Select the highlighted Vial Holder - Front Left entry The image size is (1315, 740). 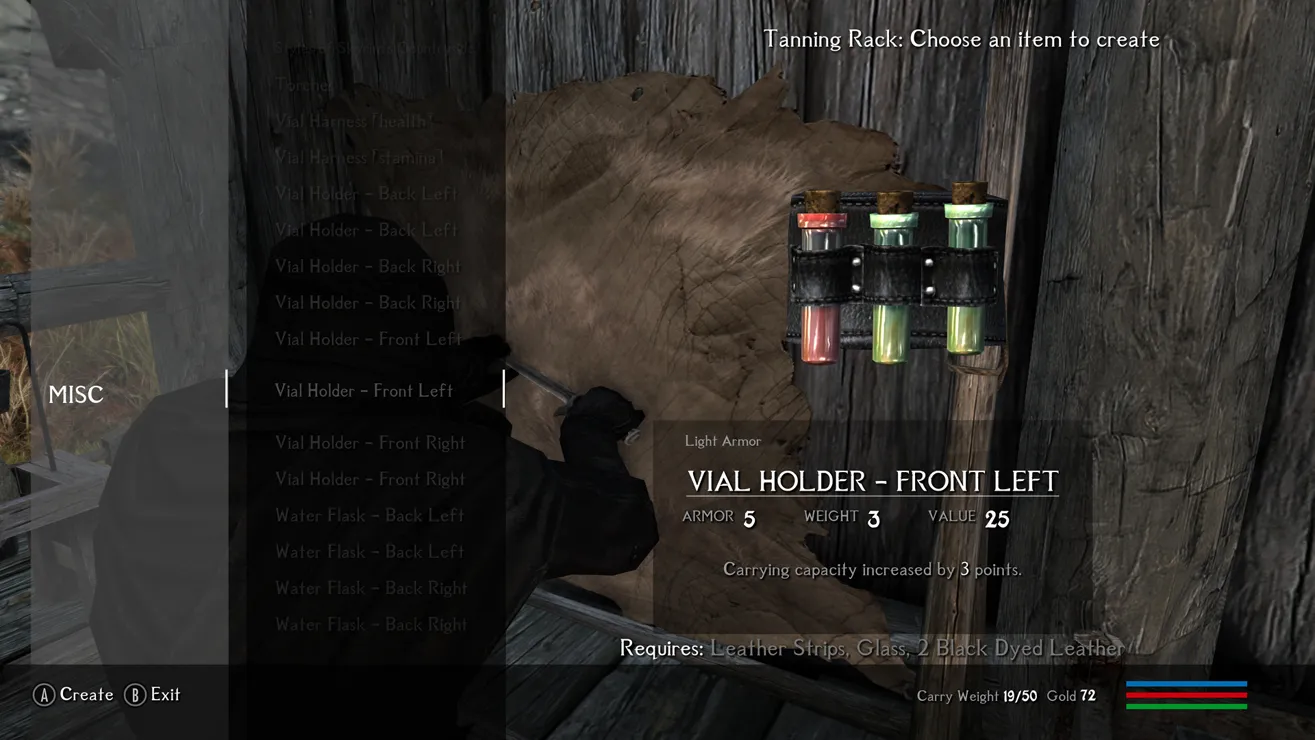click(364, 391)
